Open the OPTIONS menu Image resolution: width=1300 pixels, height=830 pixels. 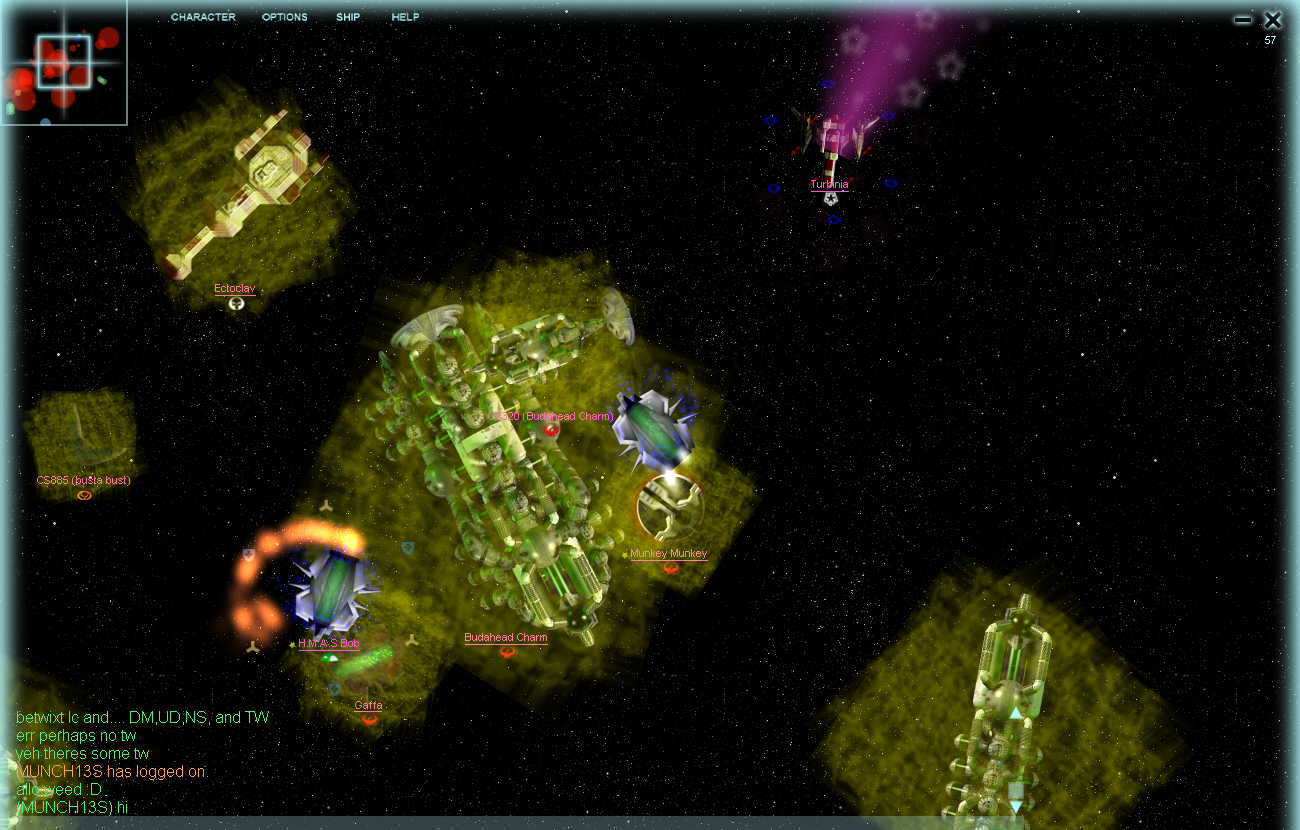[x=284, y=17]
